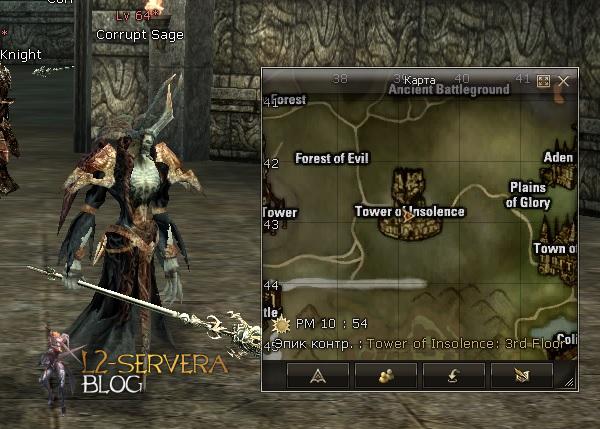Click the Ancient Battleground map label
Image resolution: width=600 pixels, height=429 pixels.
point(449,90)
